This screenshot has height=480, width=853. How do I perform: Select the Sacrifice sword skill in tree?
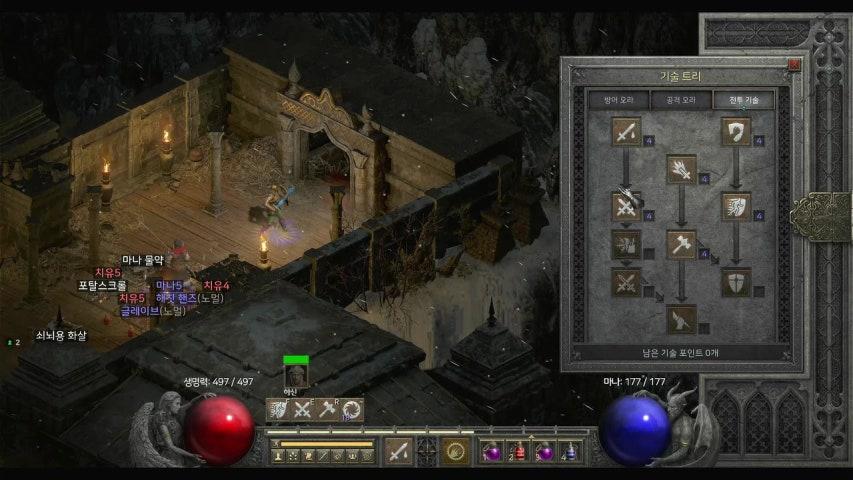tap(626, 131)
